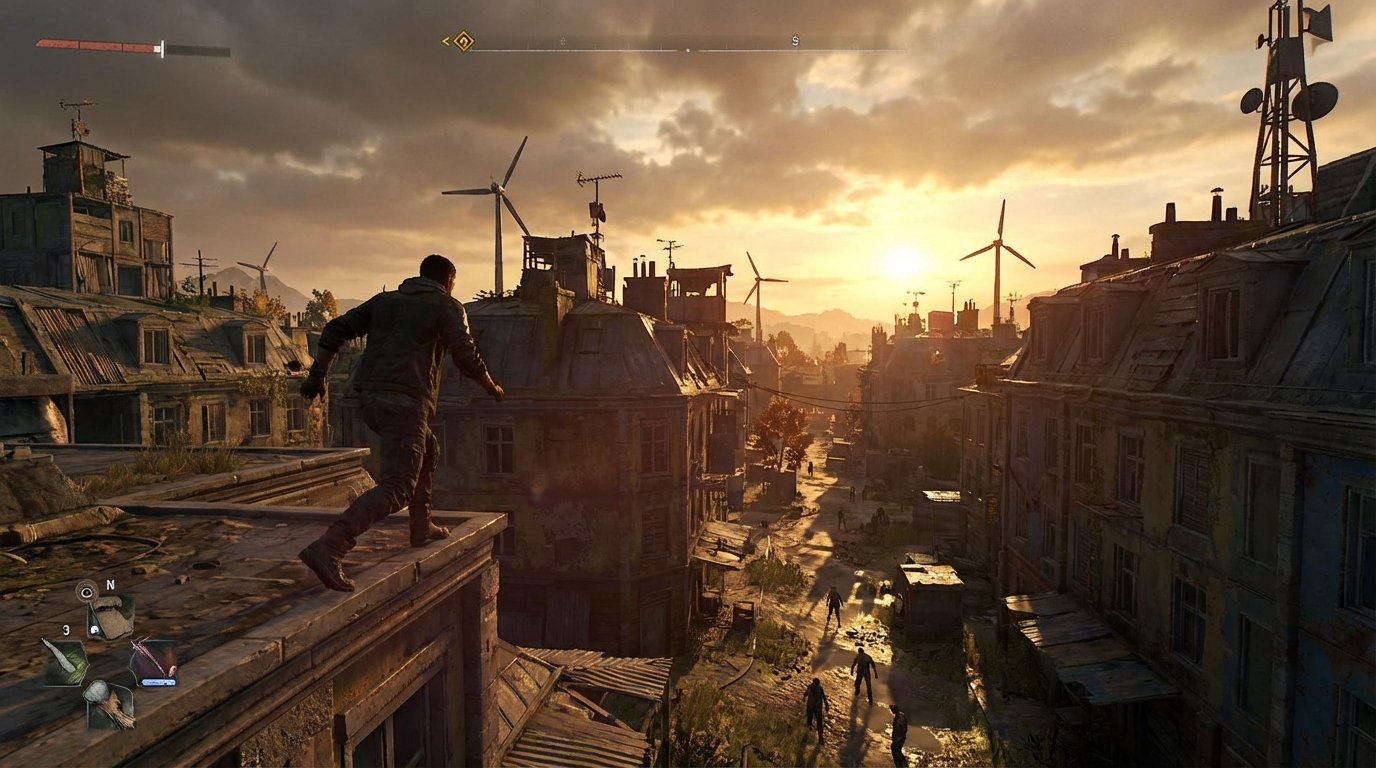Click the white player dot on the compass strip
This screenshot has height=768, width=1376.
pyautogui.click(x=688, y=50)
